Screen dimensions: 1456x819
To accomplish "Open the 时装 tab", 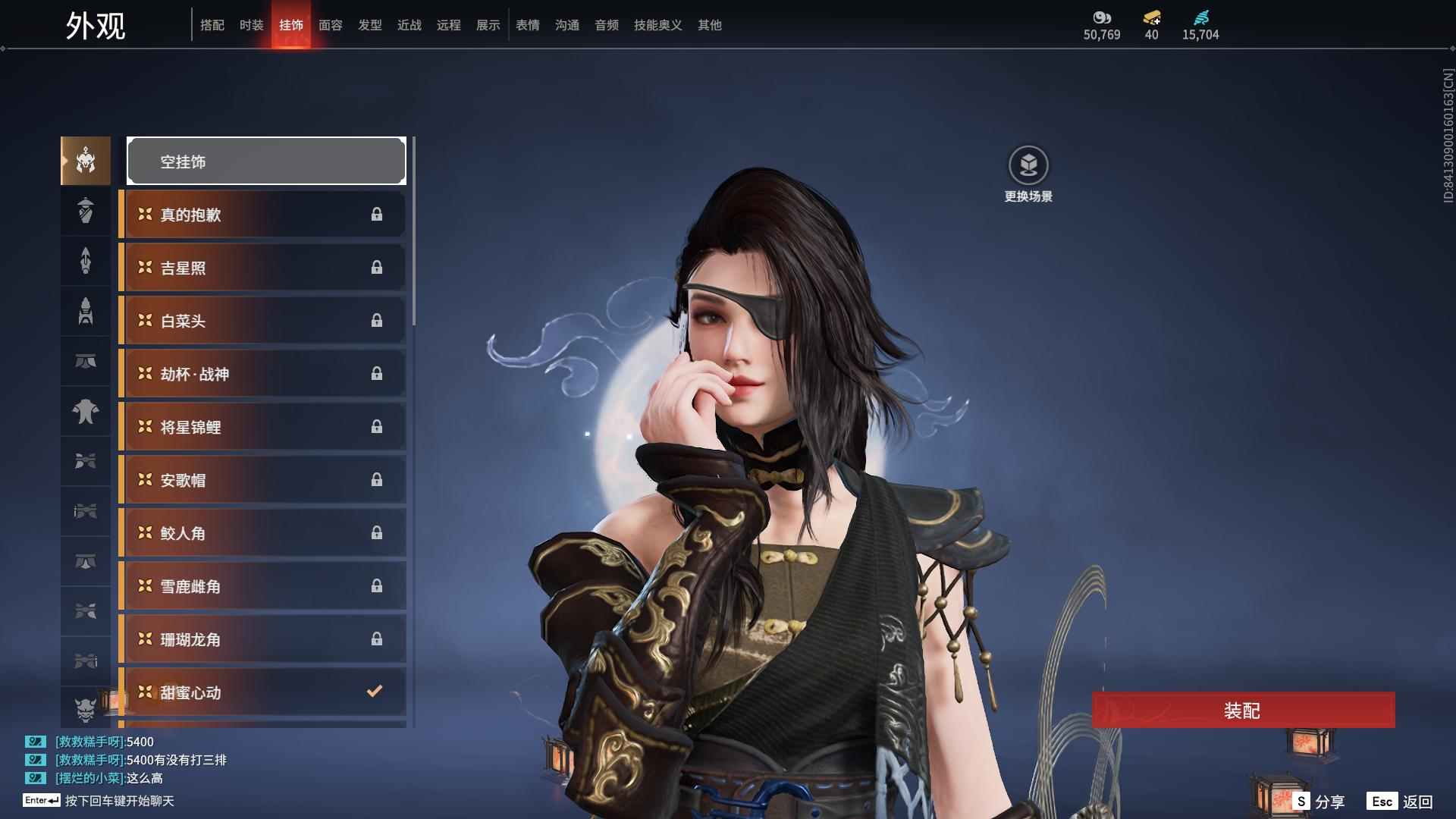I will click(x=252, y=25).
